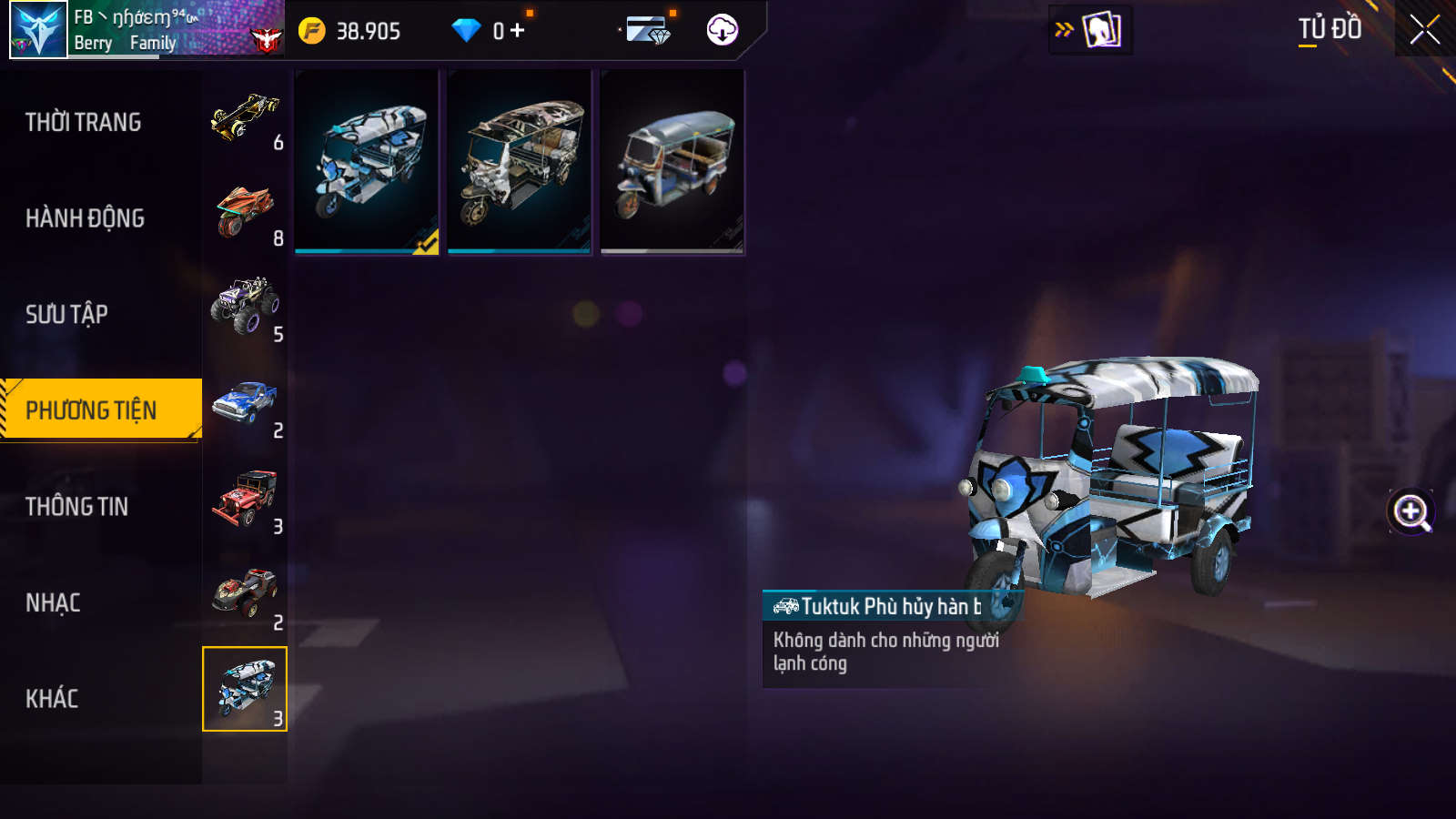Choose the orange motorcycle vehicle type
This screenshot has height=819, width=1456.
pos(245,213)
